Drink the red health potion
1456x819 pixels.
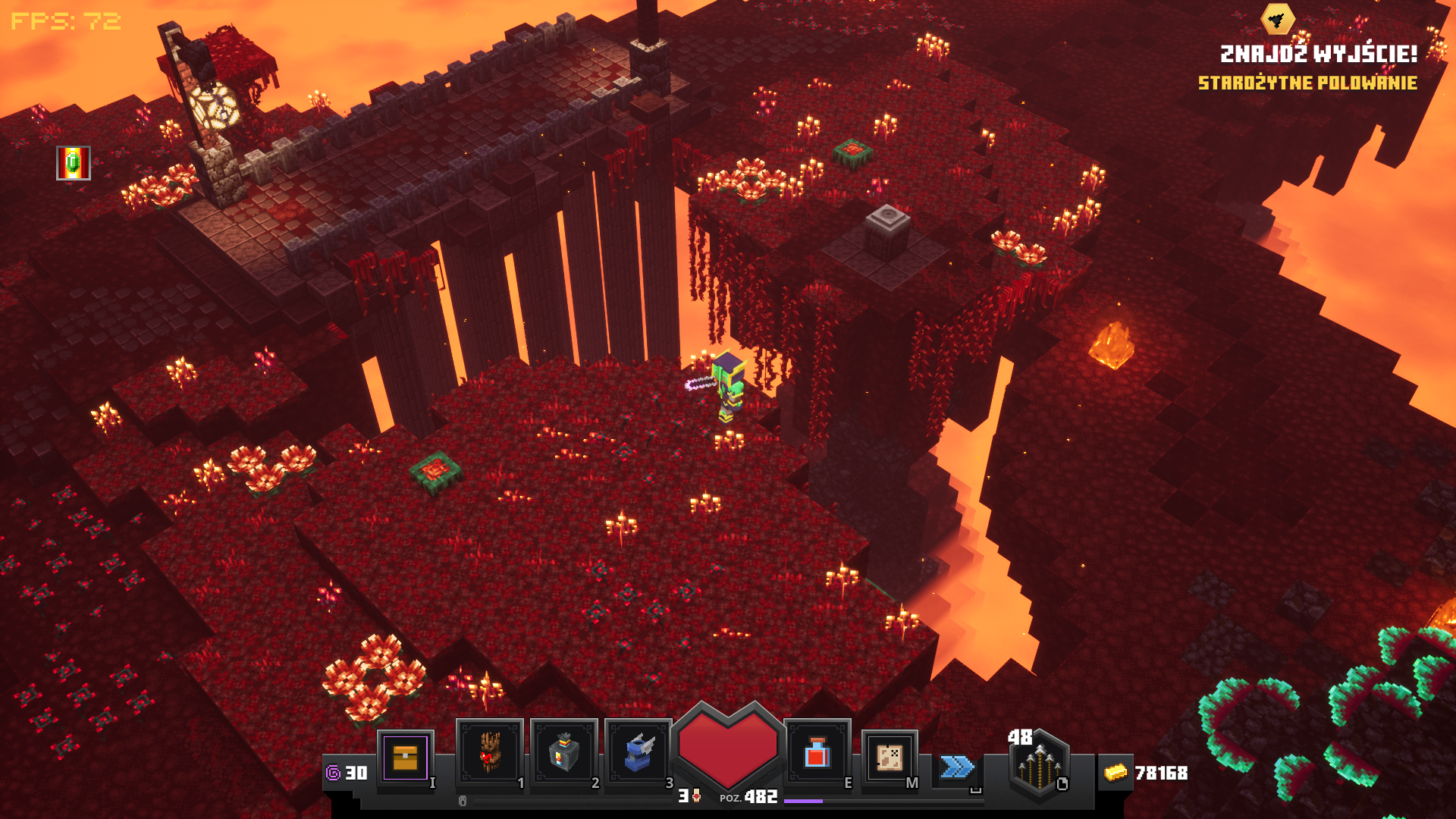(817, 753)
